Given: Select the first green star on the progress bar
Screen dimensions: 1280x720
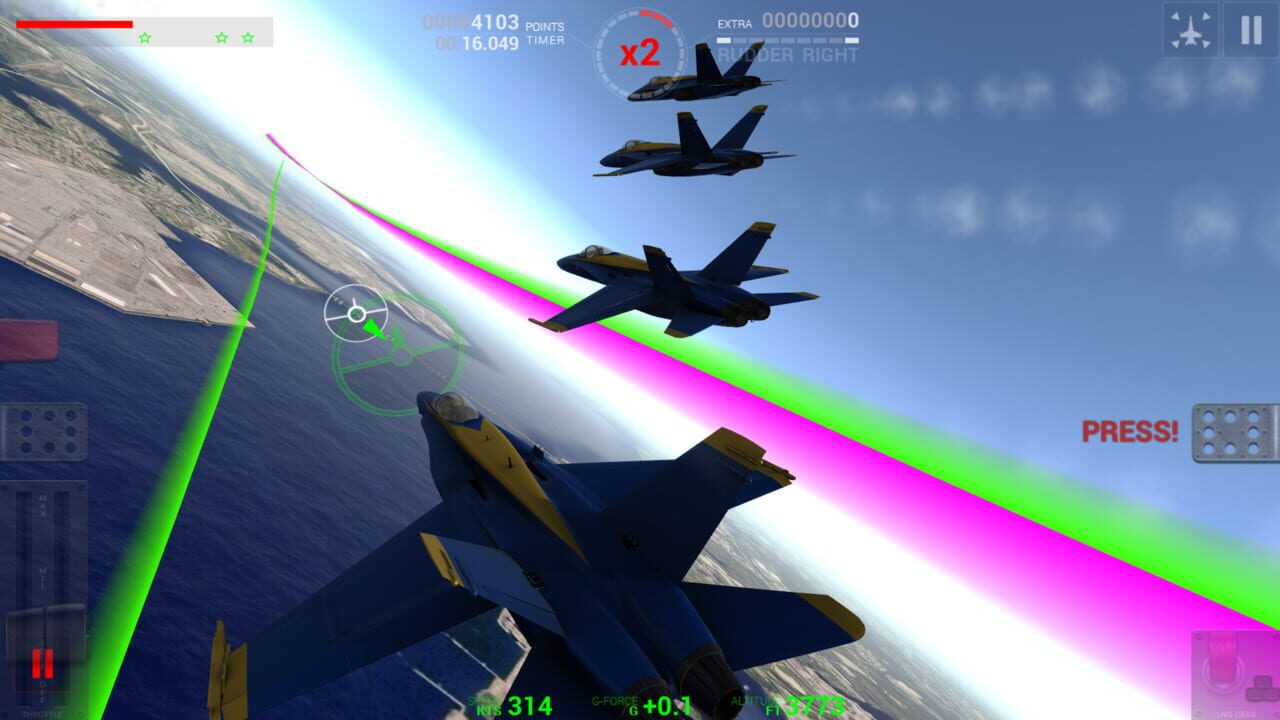Looking at the screenshot, I should [x=143, y=38].
